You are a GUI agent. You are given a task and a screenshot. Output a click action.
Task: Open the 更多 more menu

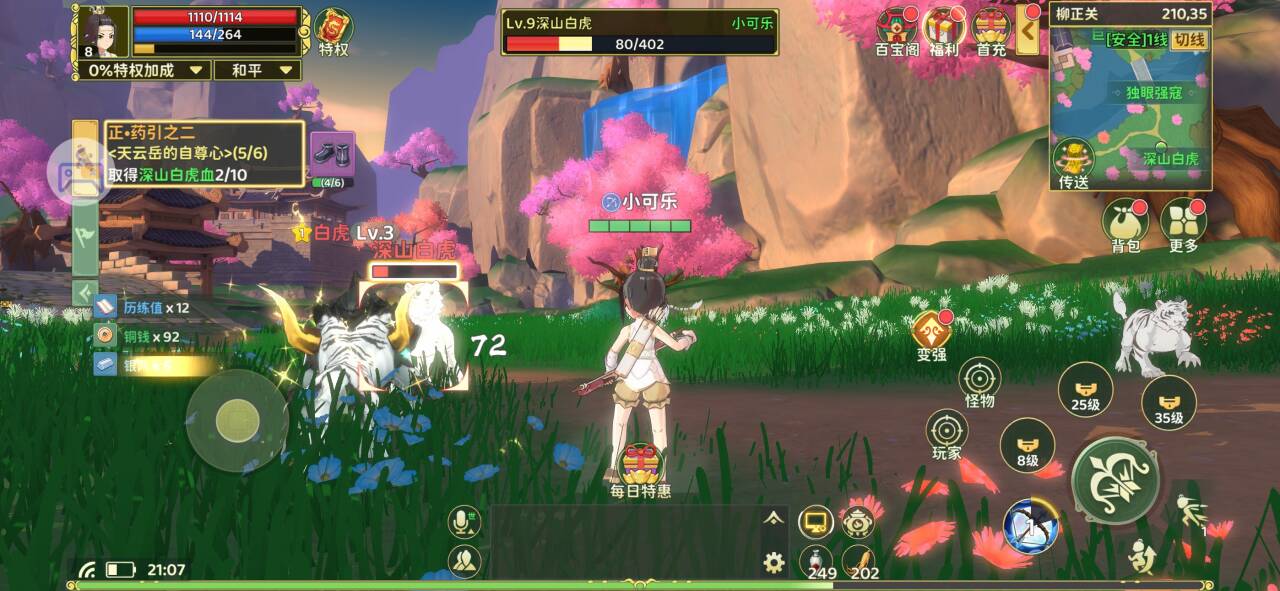pyautogui.click(x=1183, y=224)
